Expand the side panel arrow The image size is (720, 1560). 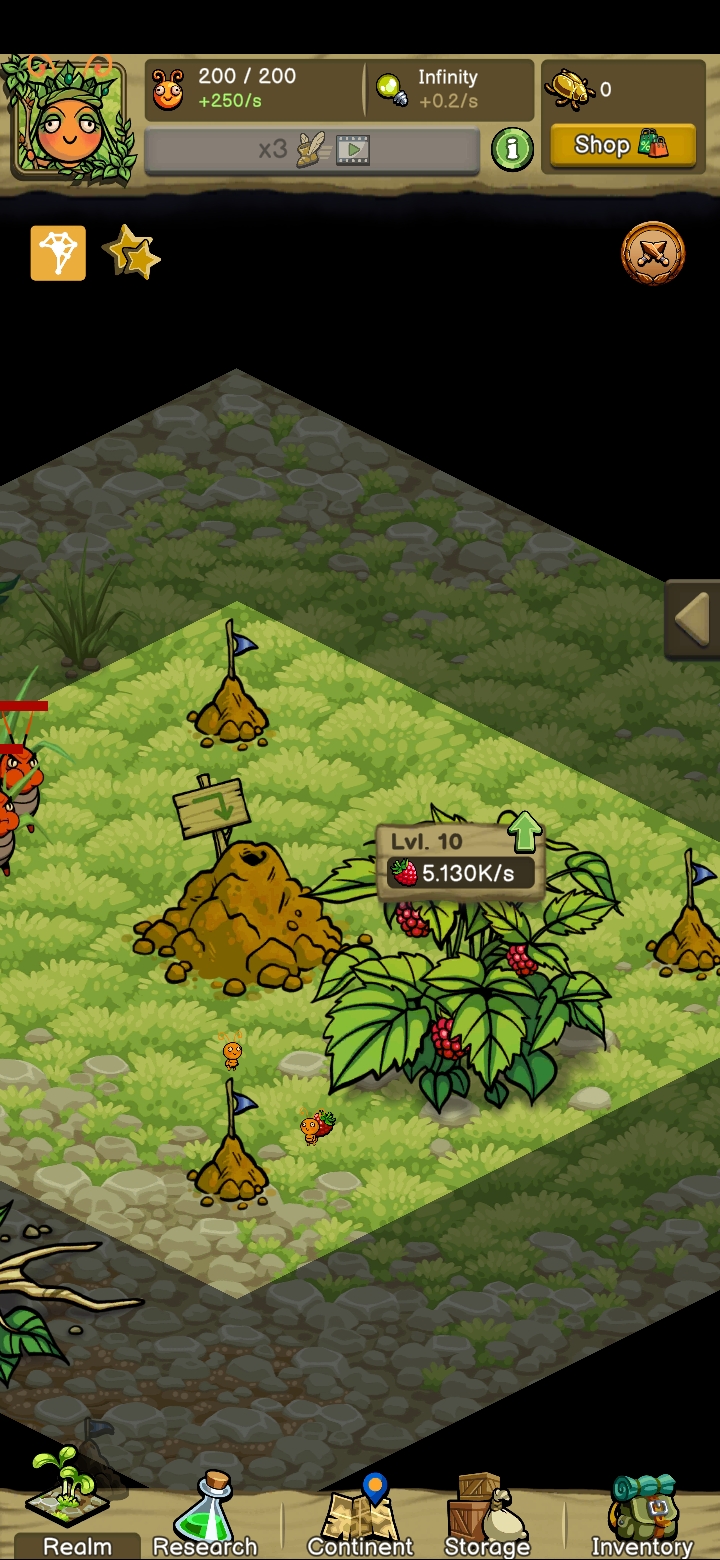(693, 619)
